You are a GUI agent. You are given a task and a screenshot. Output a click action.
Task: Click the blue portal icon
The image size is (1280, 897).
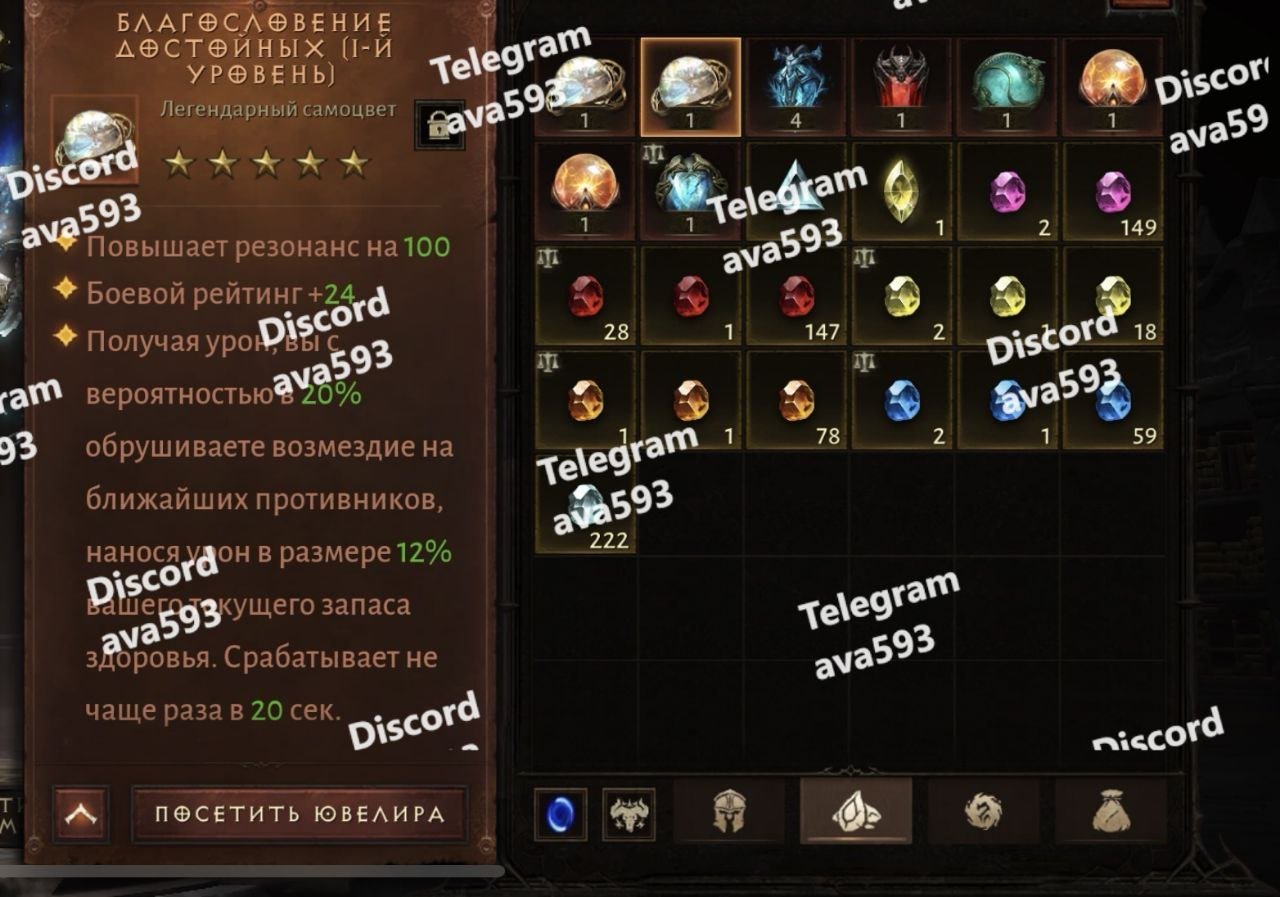(x=560, y=814)
